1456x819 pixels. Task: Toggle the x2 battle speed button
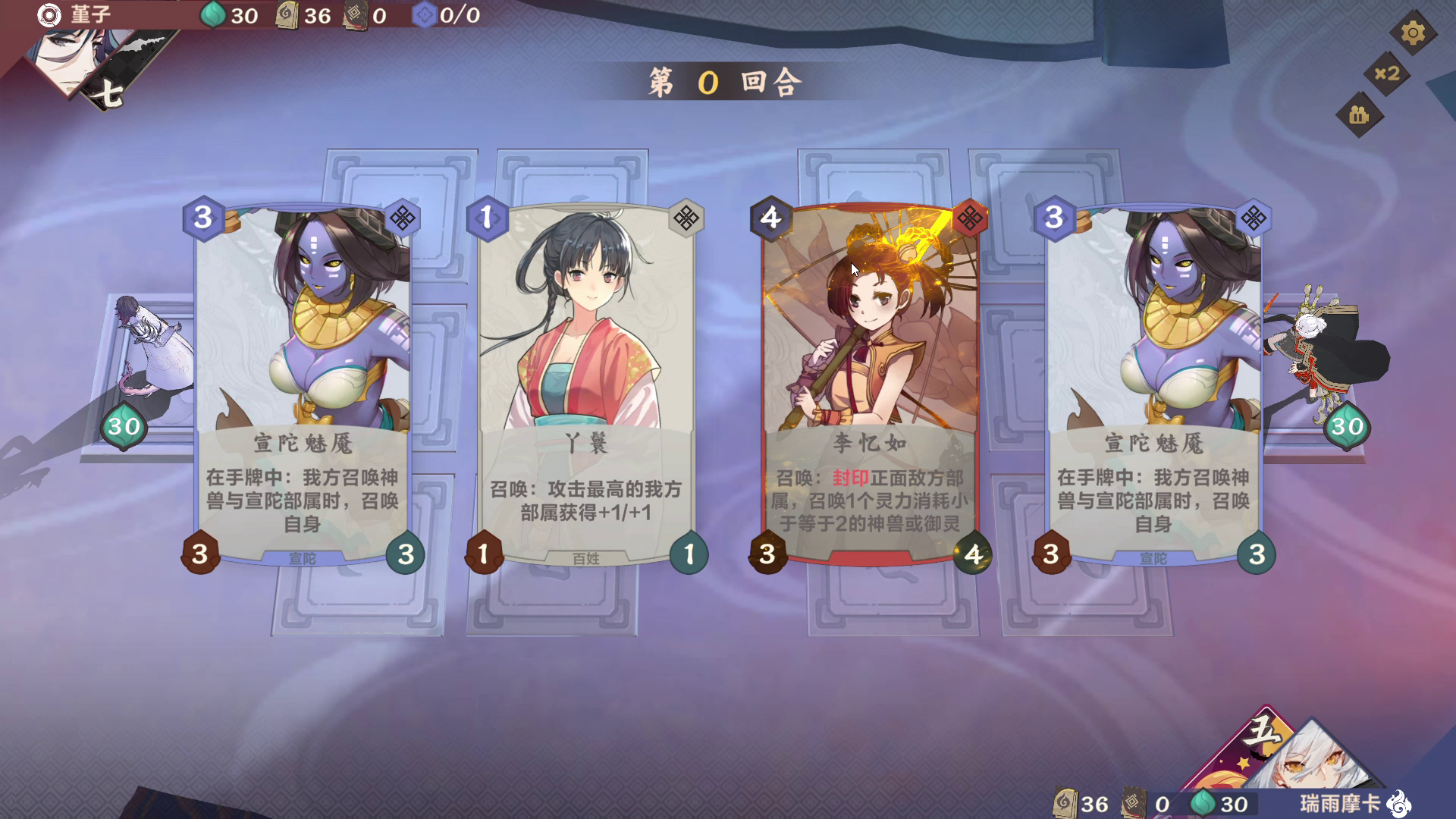pyautogui.click(x=1387, y=74)
